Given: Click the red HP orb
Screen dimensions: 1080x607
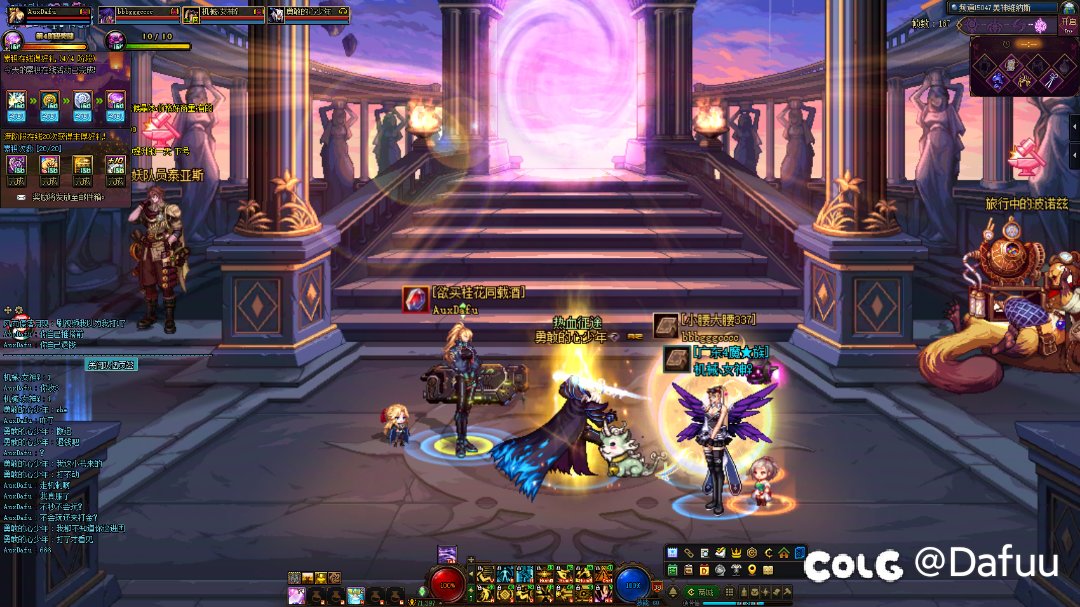Looking at the screenshot, I should click(448, 584).
